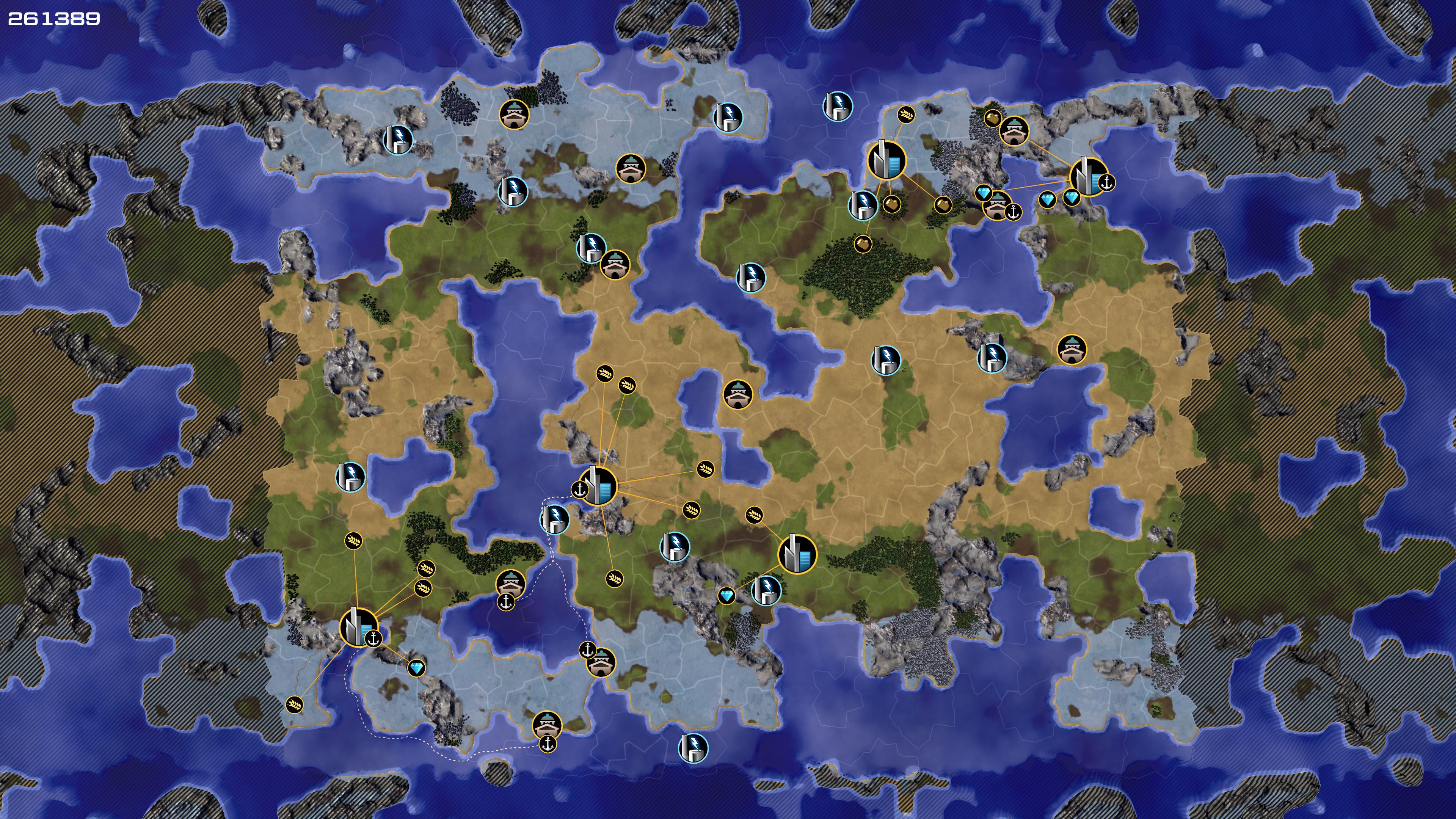Select the harborless city linked to one diamond mine
The image size is (1456, 819).
797,554
